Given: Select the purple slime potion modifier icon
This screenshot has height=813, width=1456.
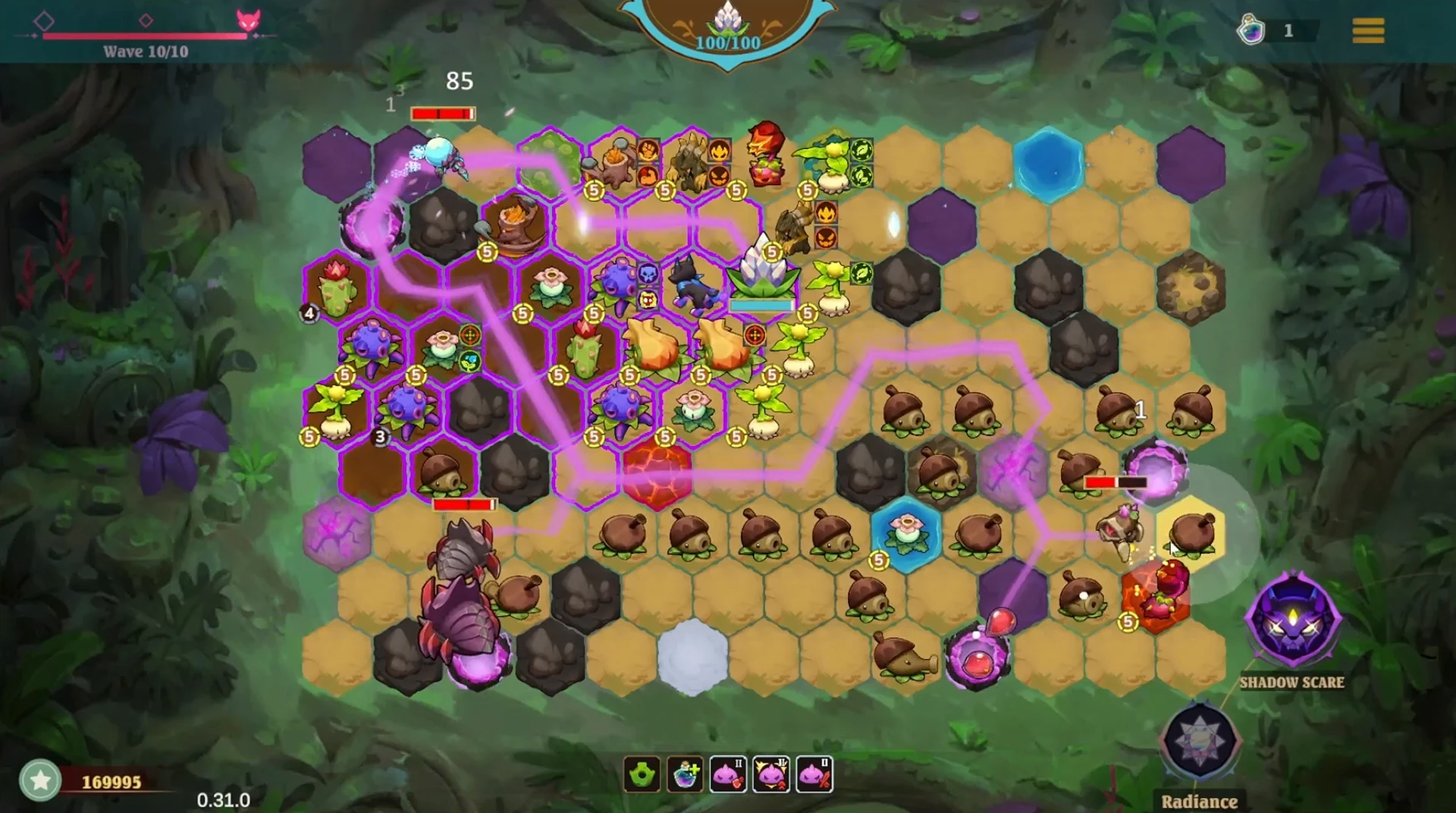Looking at the screenshot, I should click(x=728, y=774).
